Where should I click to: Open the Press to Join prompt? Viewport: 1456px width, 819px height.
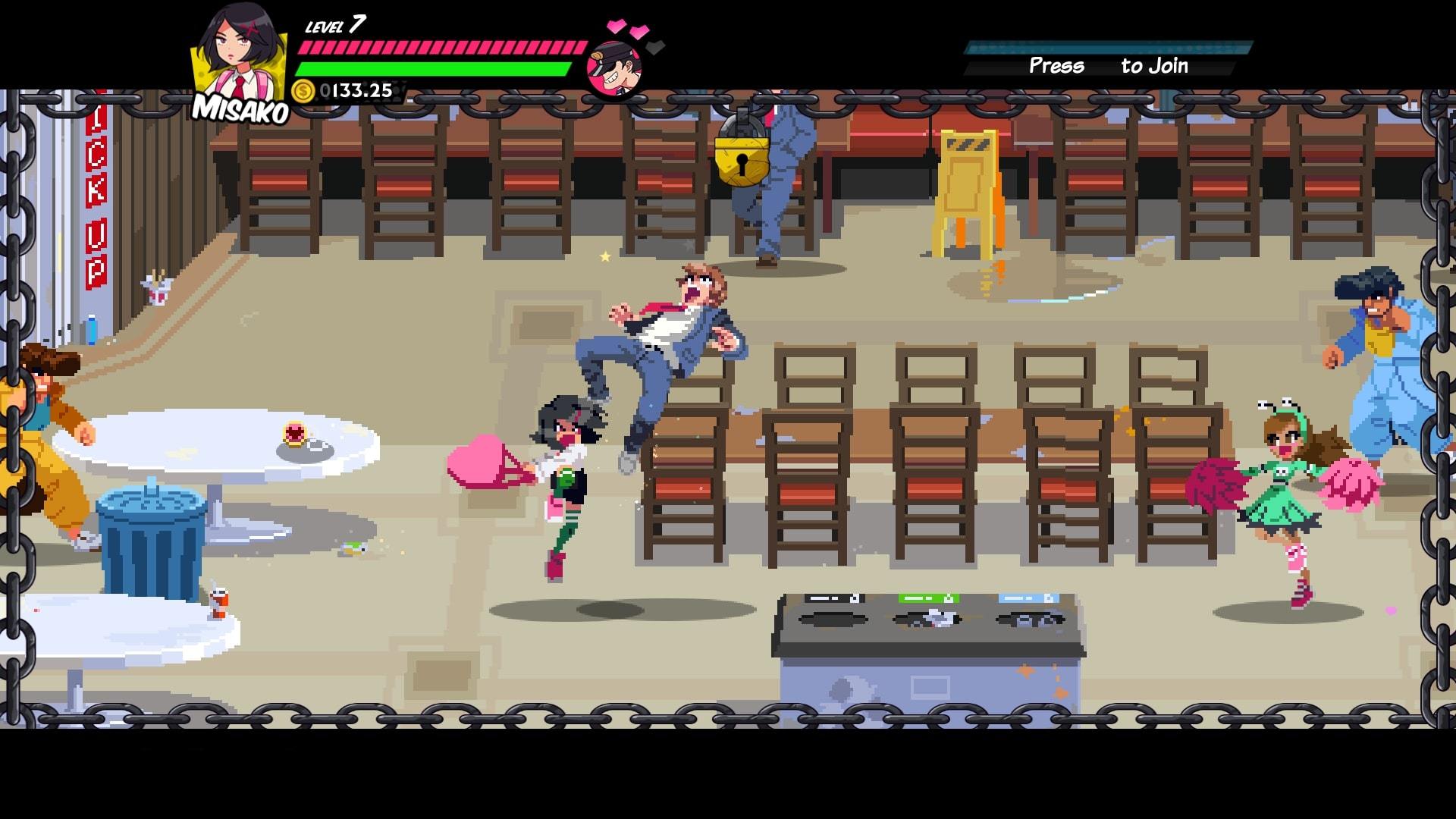coord(1107,67)
